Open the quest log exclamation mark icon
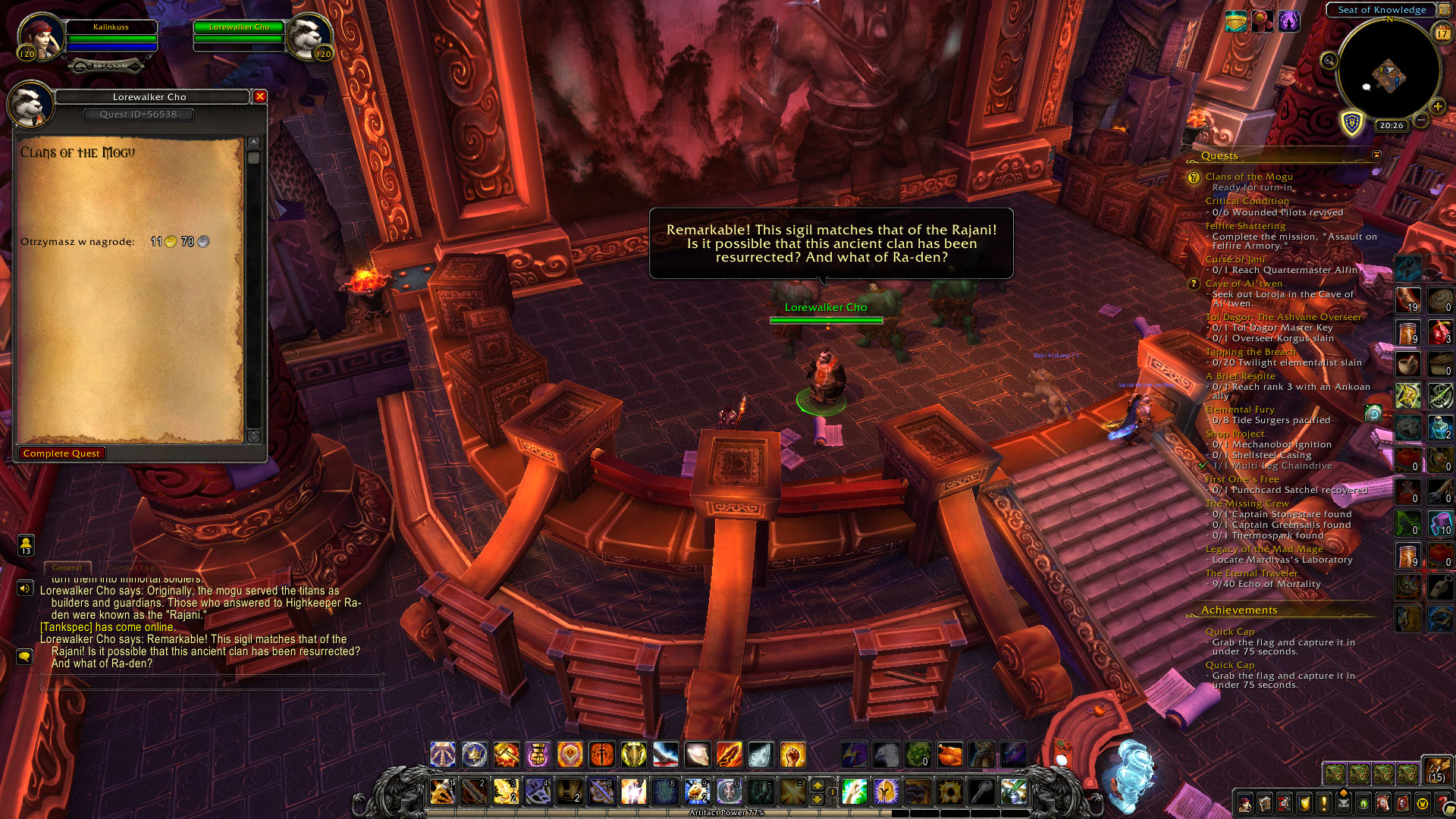This screenshot has height=819, width=1456. pos(1323,804)
